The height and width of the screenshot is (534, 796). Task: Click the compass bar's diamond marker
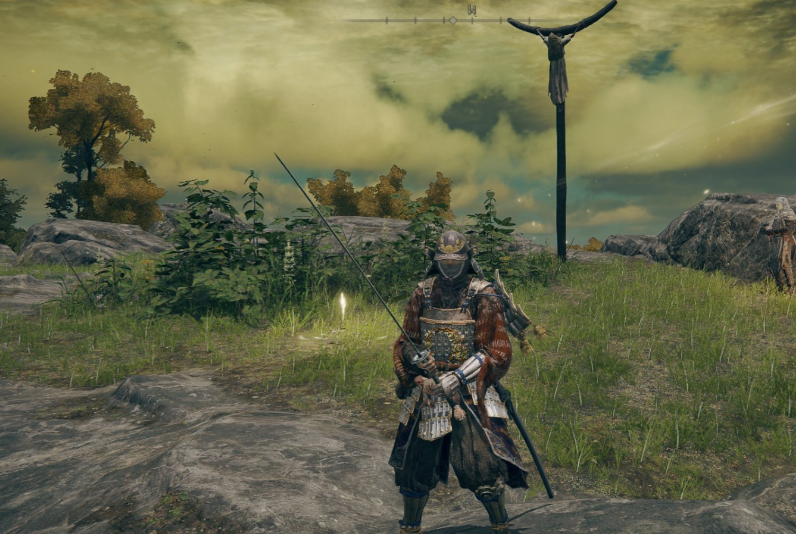[452, 20]
